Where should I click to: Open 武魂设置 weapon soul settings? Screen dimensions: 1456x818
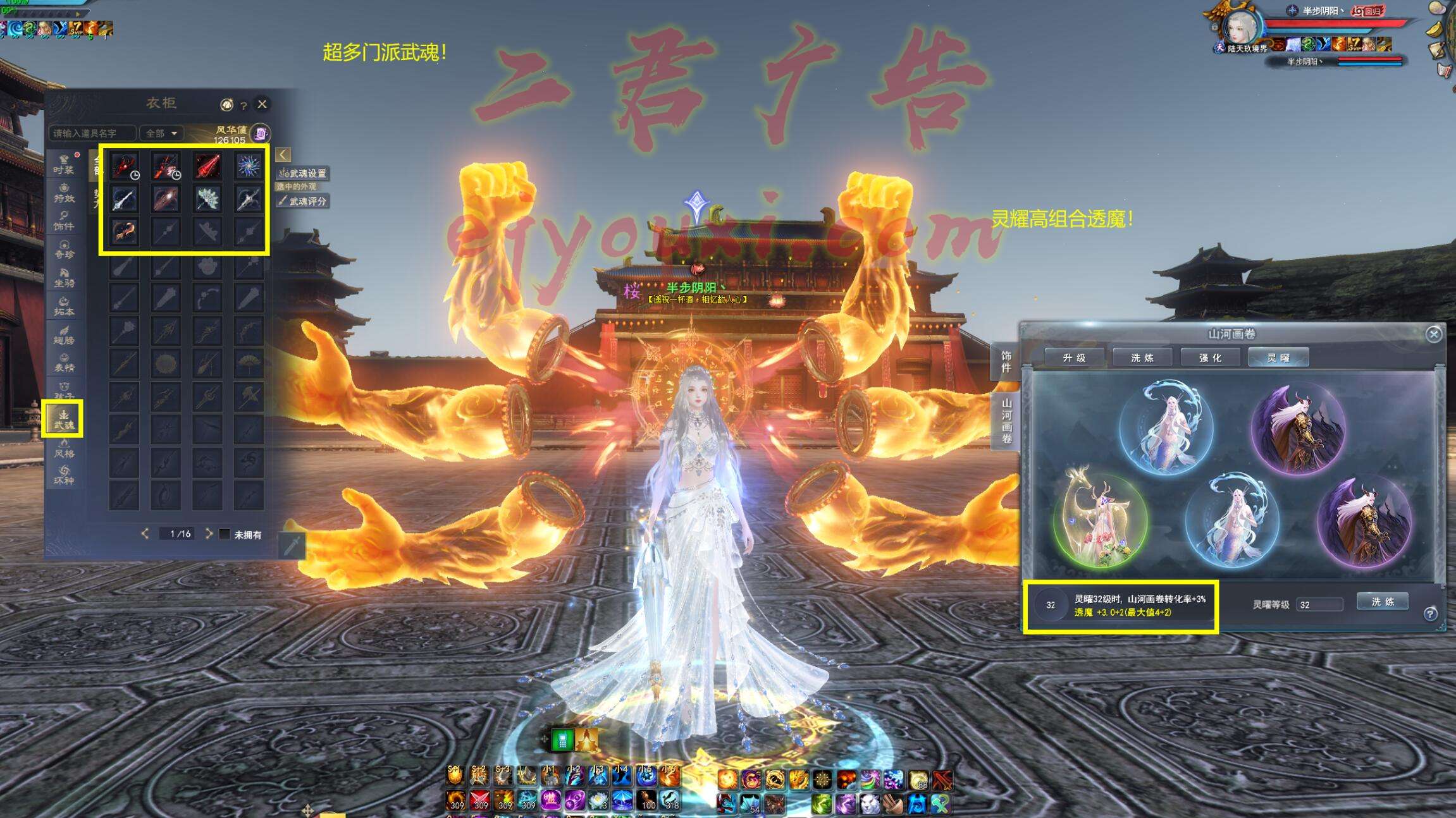click(304, 173)
